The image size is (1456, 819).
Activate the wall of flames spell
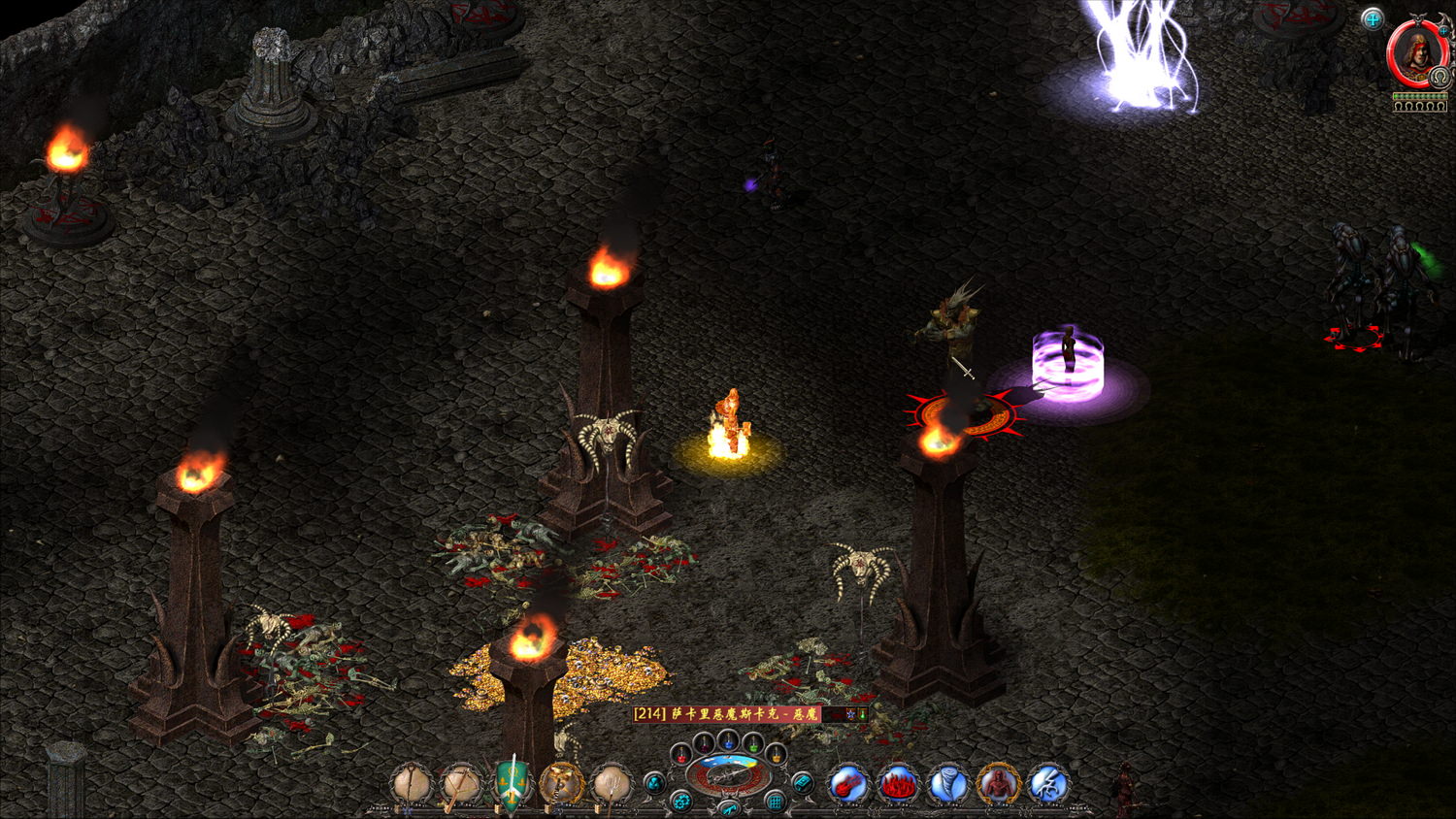click(898, 784)
